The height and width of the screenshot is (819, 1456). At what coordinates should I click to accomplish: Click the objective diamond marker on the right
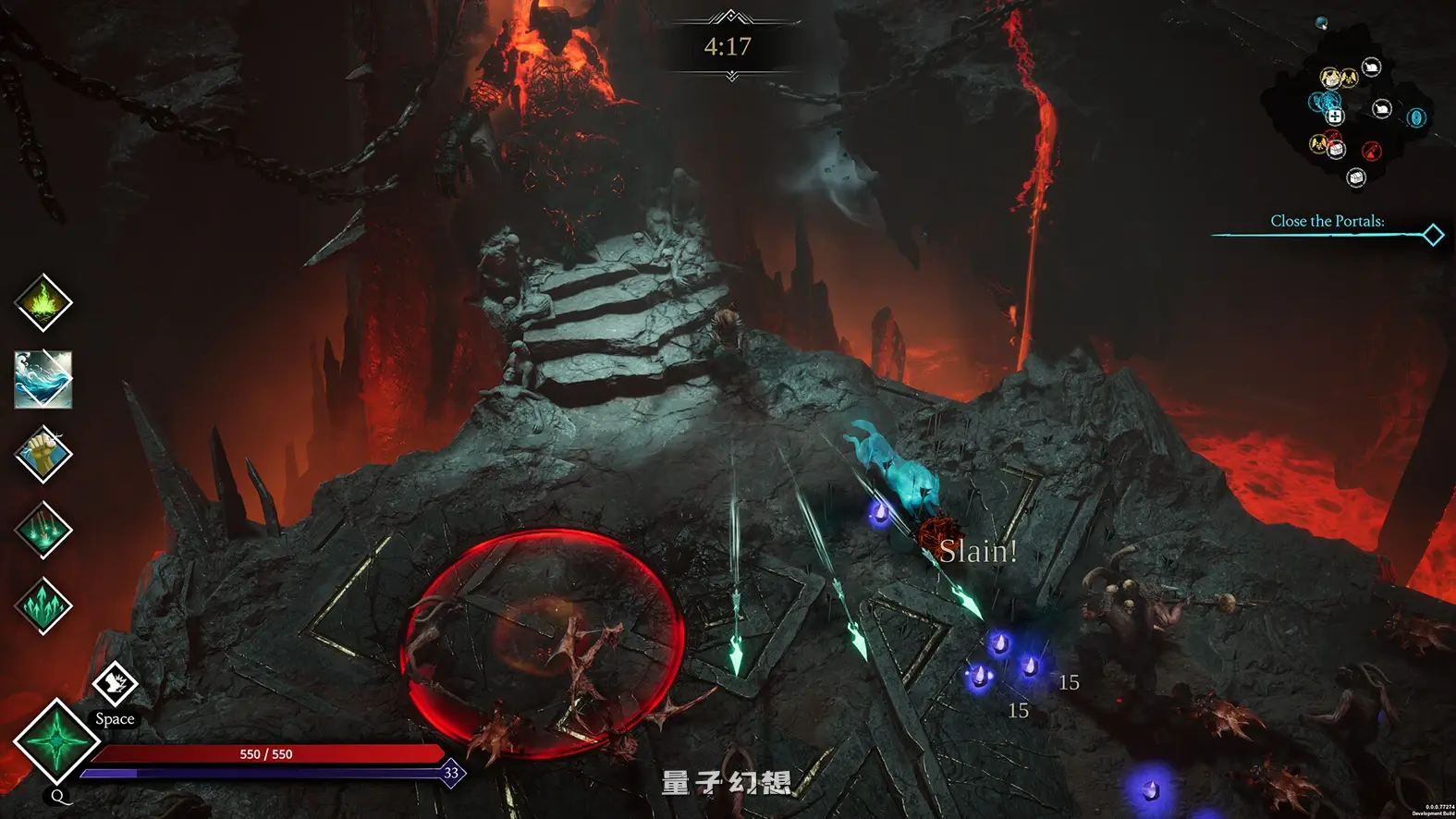[1432, 236]
